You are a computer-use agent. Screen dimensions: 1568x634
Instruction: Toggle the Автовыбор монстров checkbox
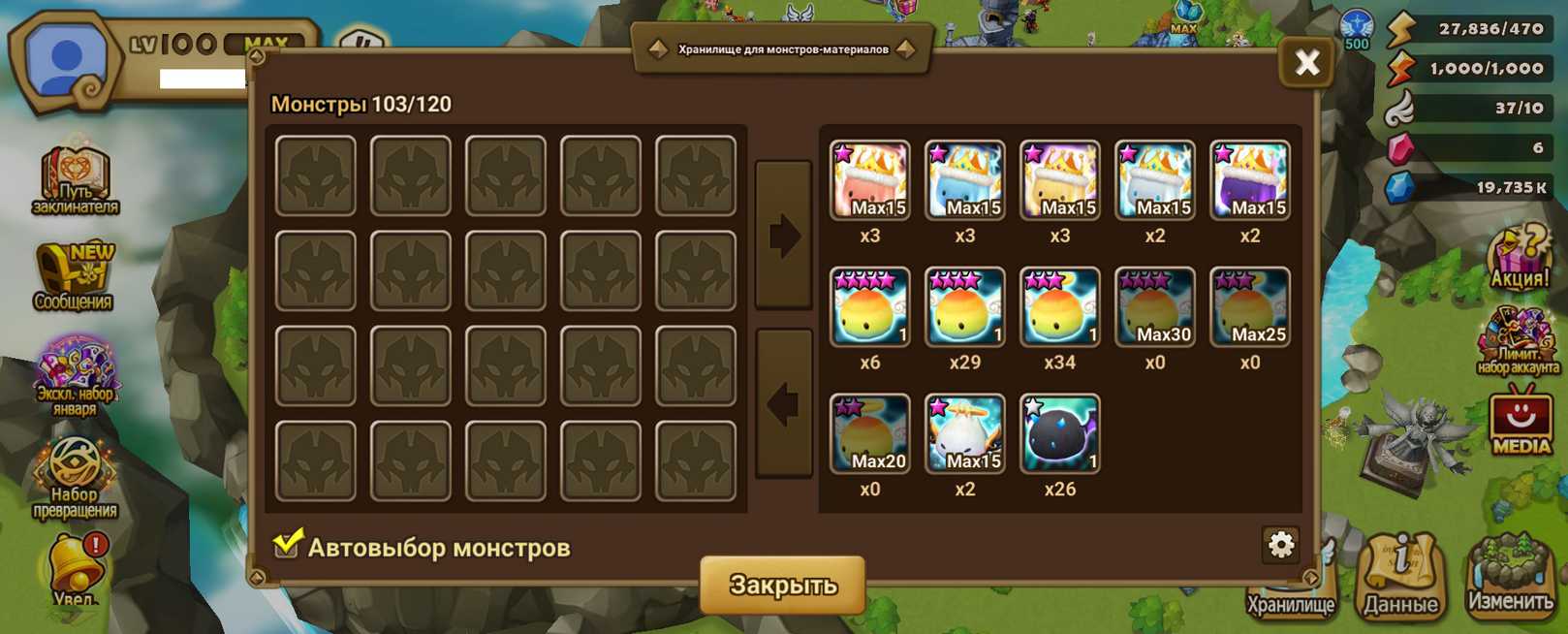pyautogui.click(x=287, y=546)
